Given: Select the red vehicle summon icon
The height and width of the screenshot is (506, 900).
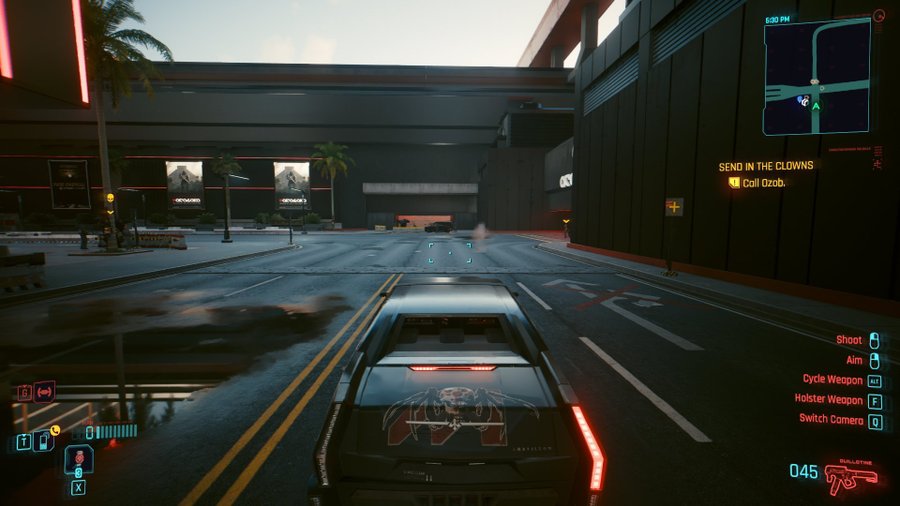Looking at the screenshot, I should click(x=44, y=391).
